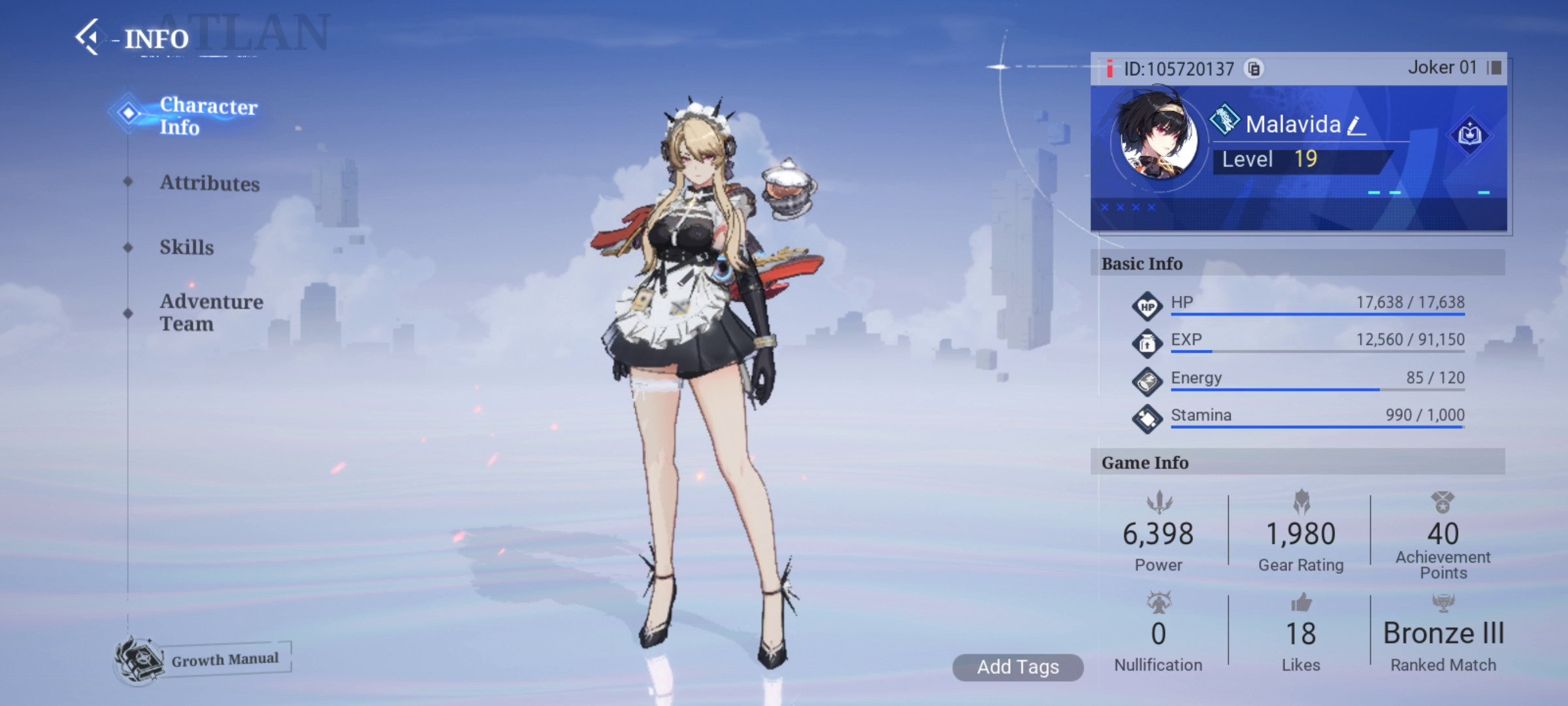Open the book emblem on profile card
This screenshot has width=1568, height=706.
(x=1469, y=135)
